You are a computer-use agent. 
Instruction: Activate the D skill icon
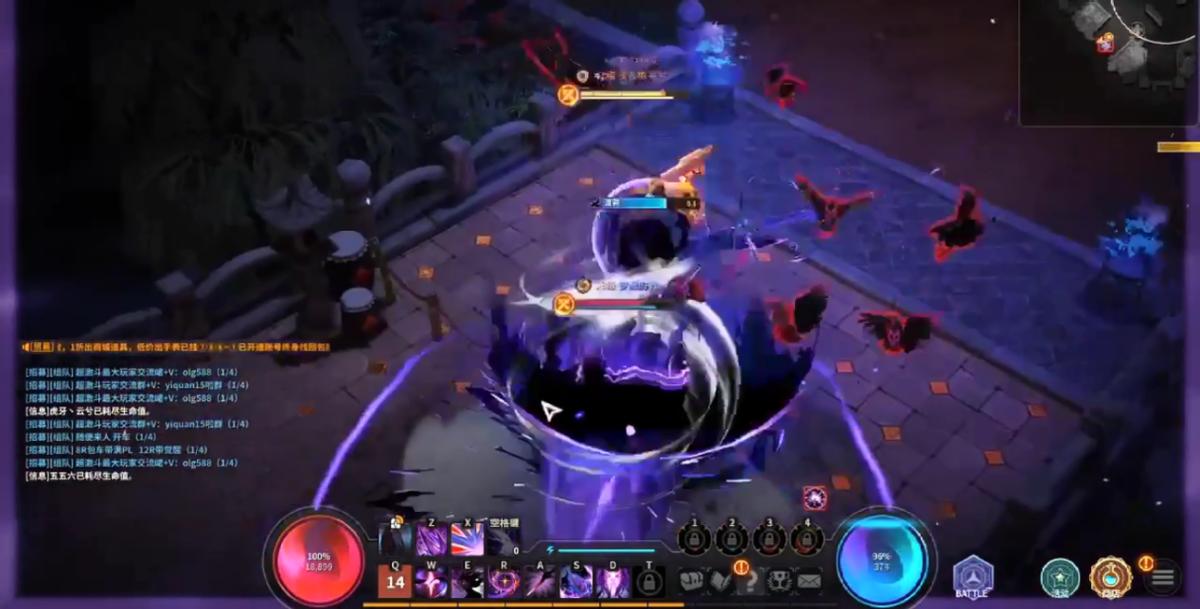click(612, 582)
